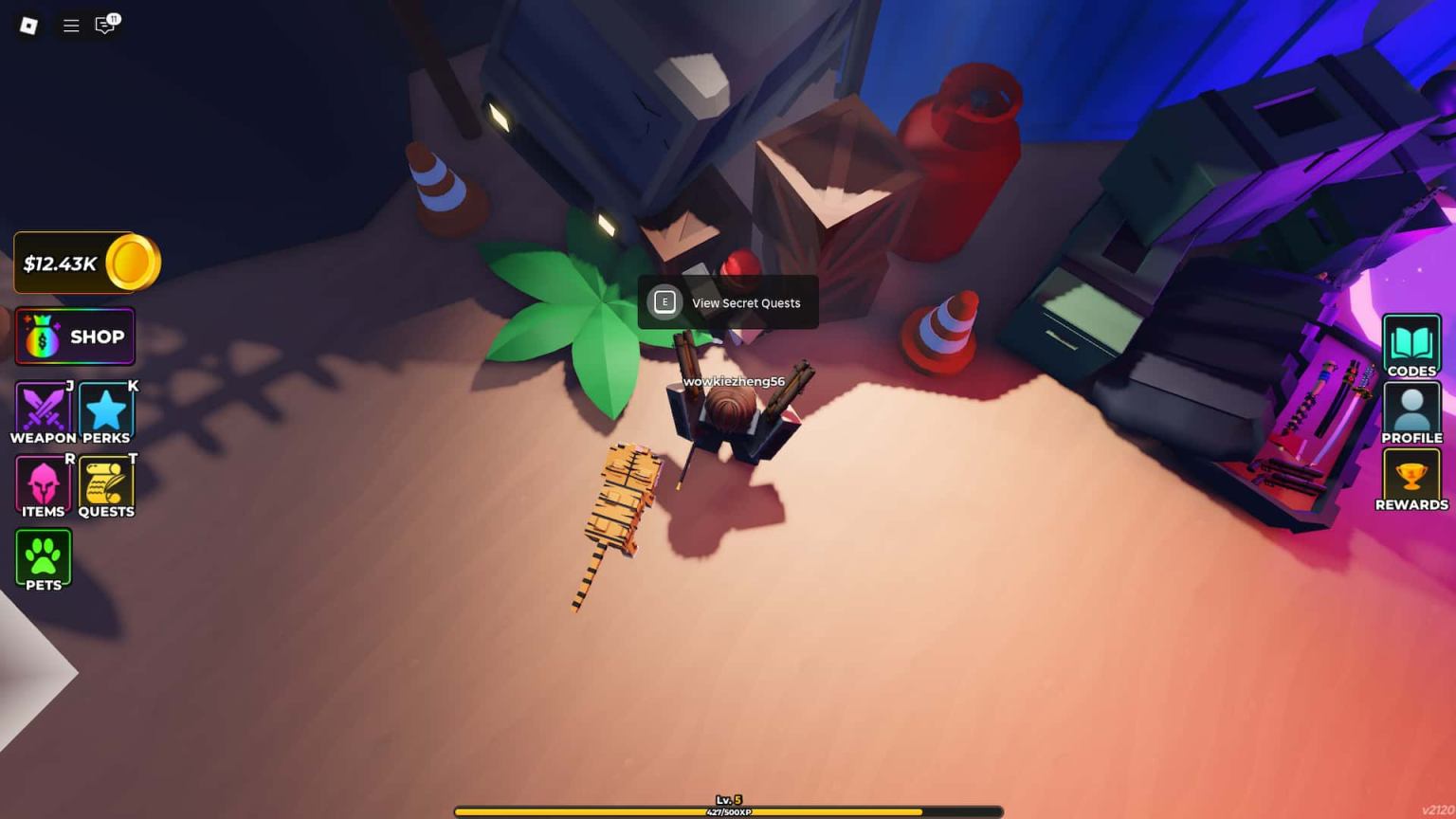This screenshot has height=819, width=1456.
Task: Click the Roblox logo in the corner
Action: point(27,27)
